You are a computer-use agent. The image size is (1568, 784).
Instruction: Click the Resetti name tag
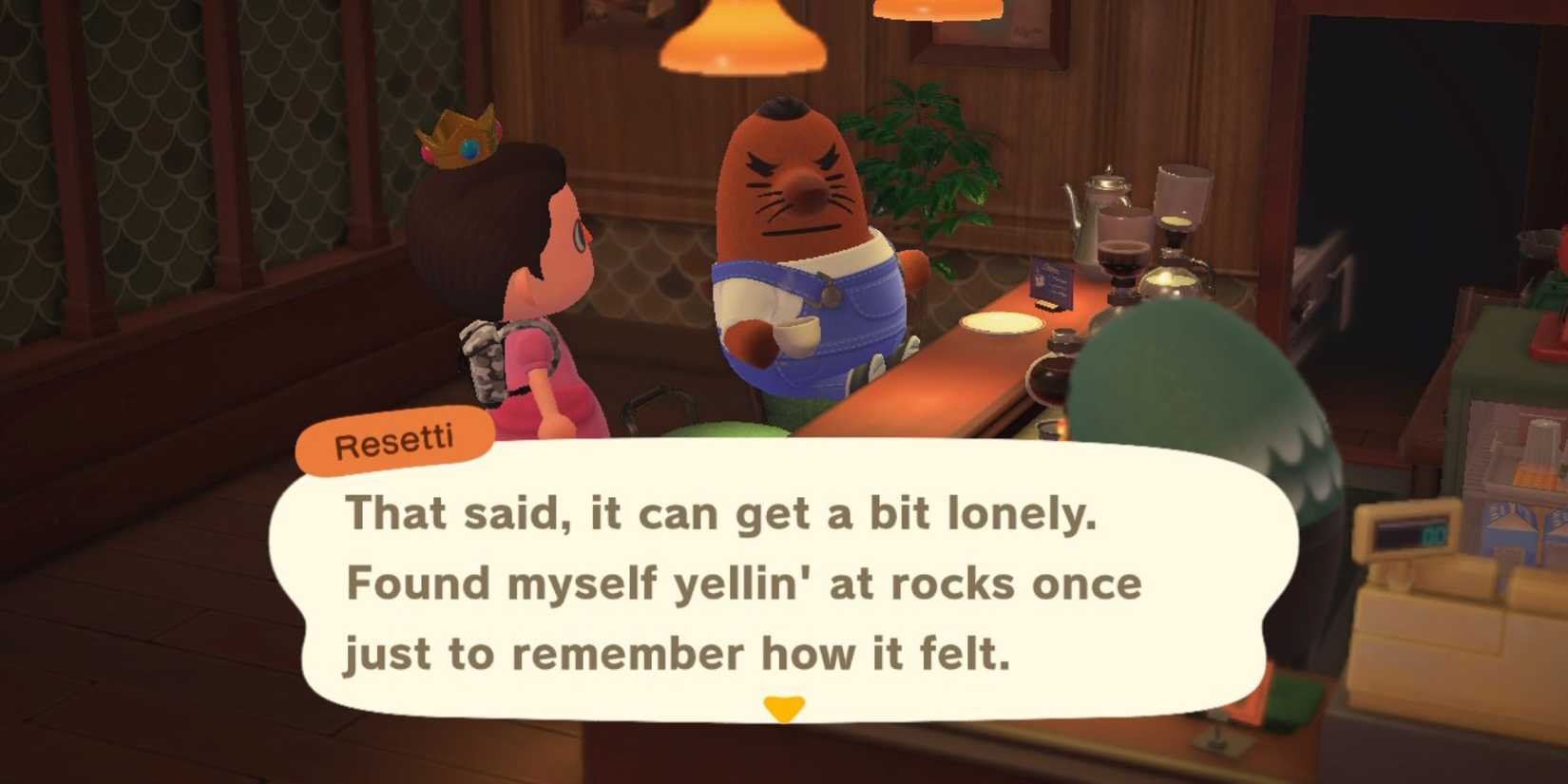click(394, 438)
